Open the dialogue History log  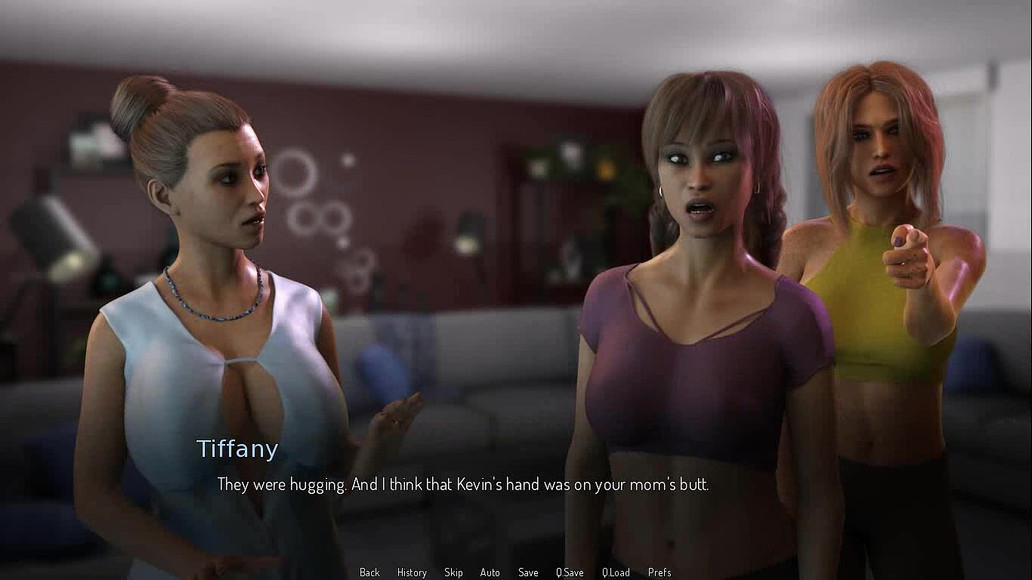(411, 572)
